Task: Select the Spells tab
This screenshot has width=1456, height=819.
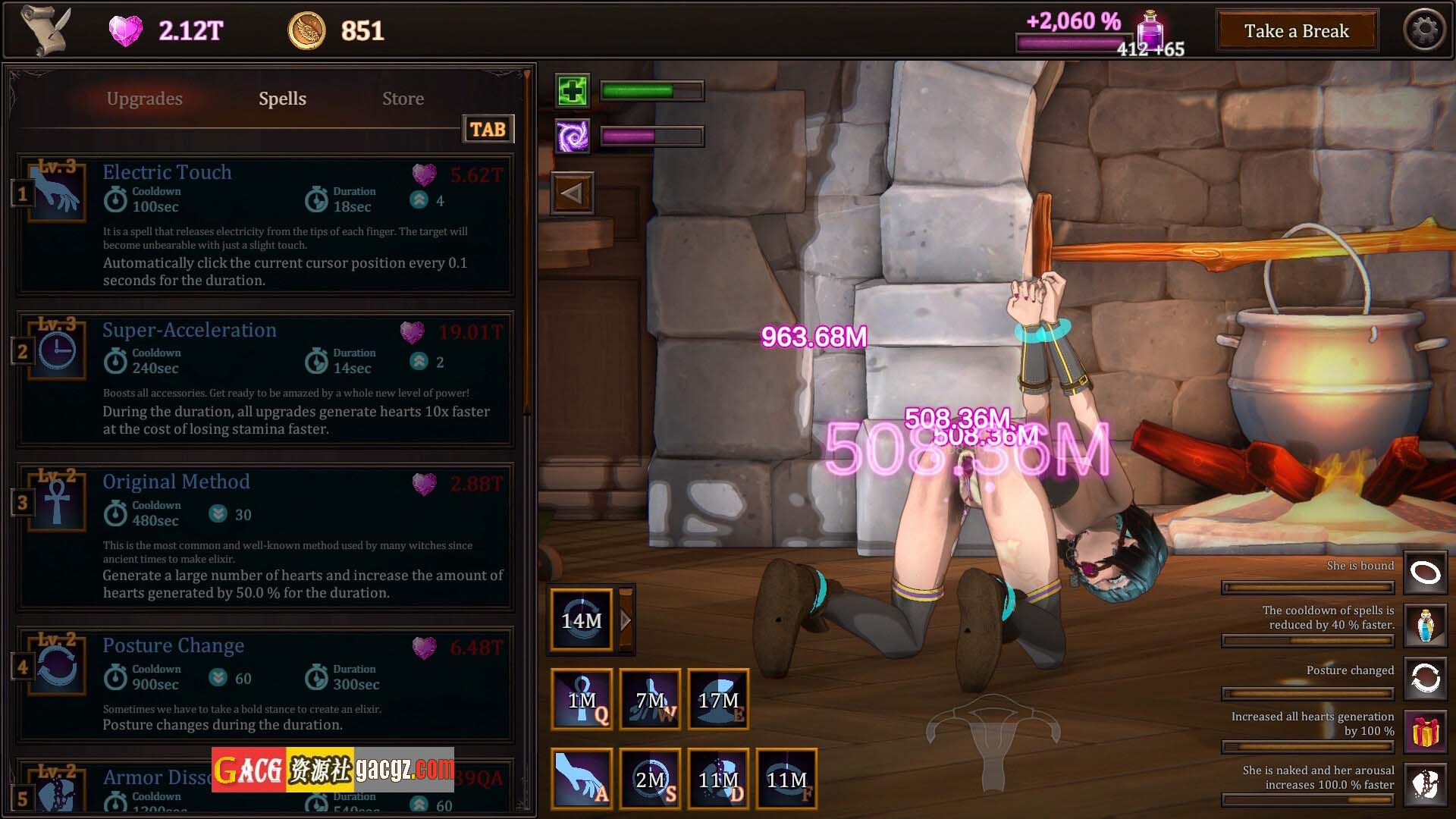Action: (x=282, y=99)
